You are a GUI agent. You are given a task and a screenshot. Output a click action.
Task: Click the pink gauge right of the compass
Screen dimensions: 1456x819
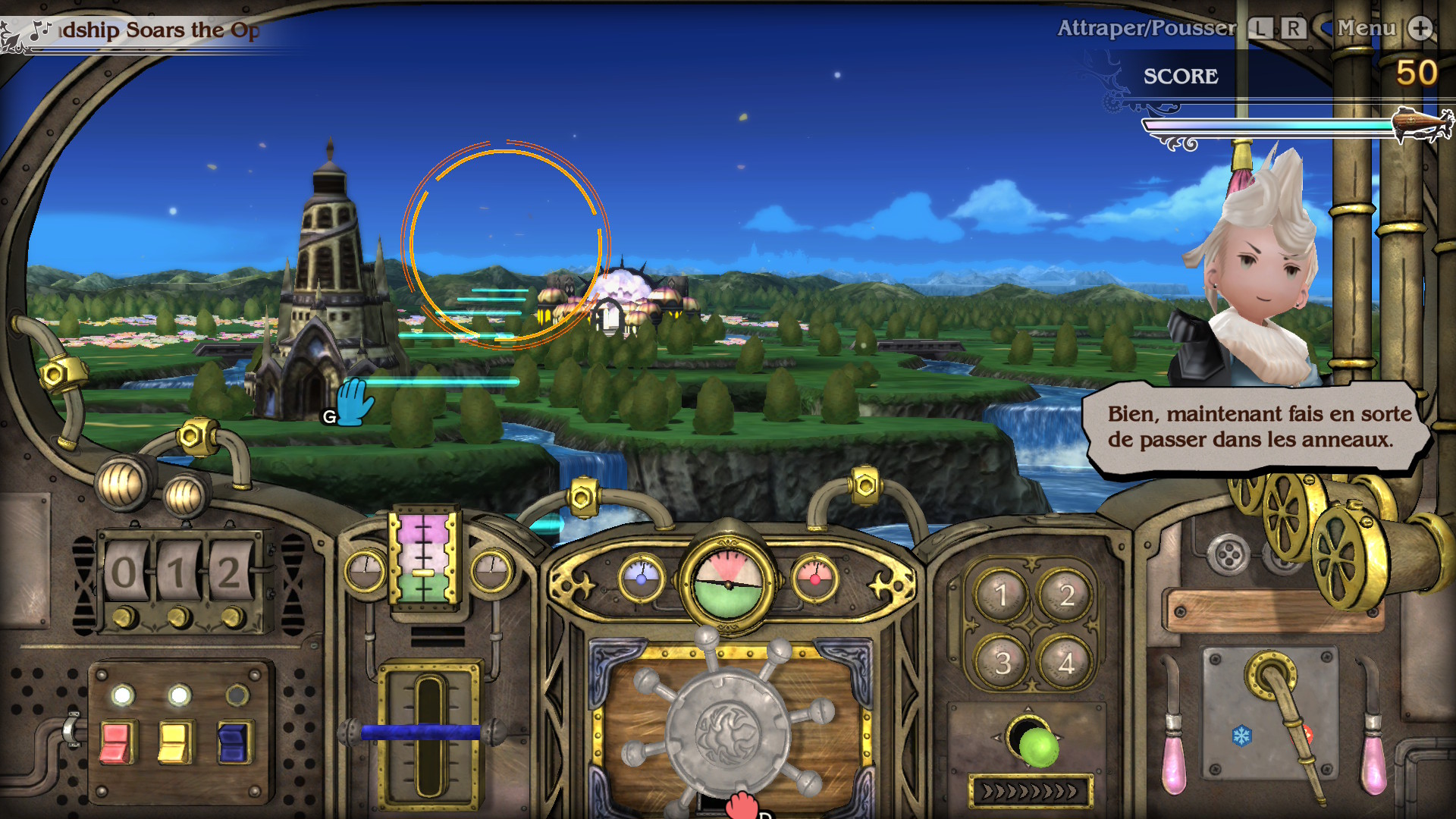tap(817, 579)
